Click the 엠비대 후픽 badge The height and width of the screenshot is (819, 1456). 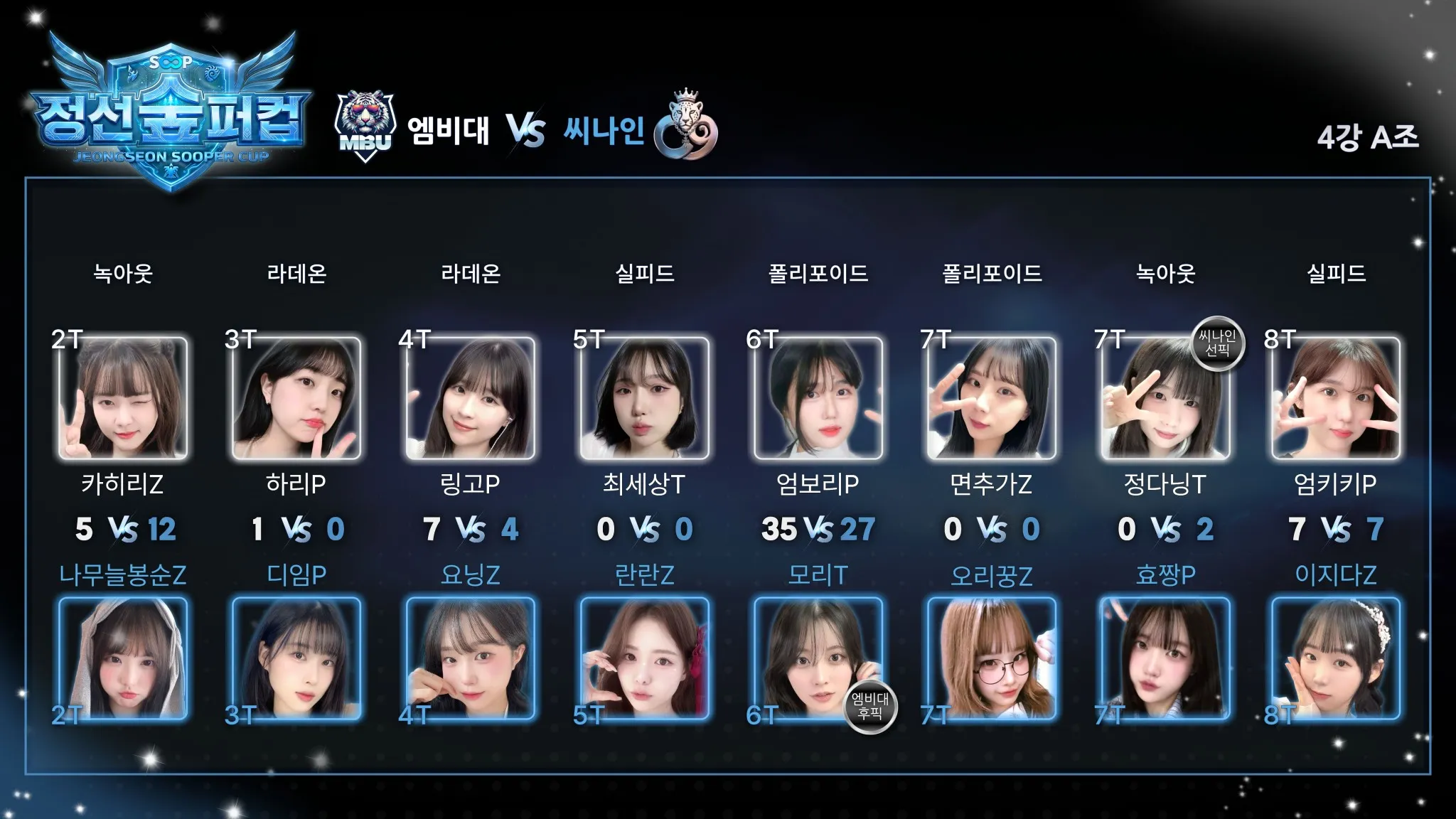tap(870, 706)
